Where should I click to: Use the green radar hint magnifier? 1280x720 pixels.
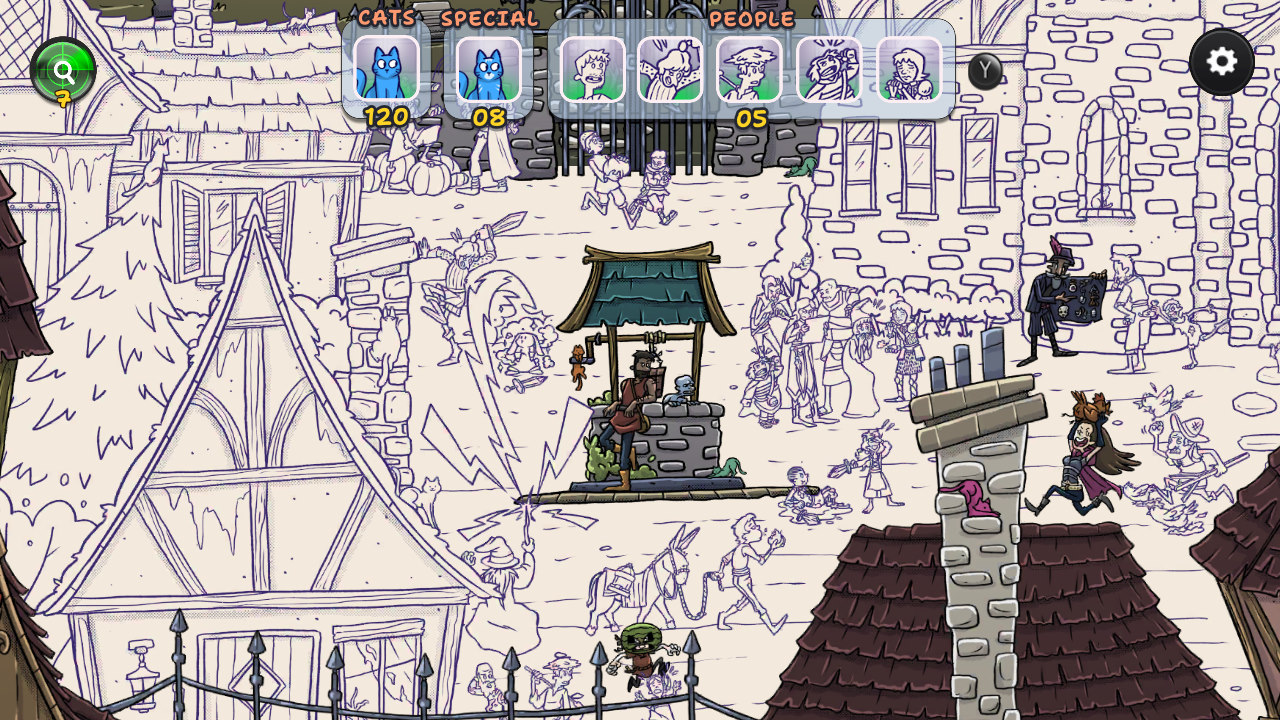[x=62, y=70]
